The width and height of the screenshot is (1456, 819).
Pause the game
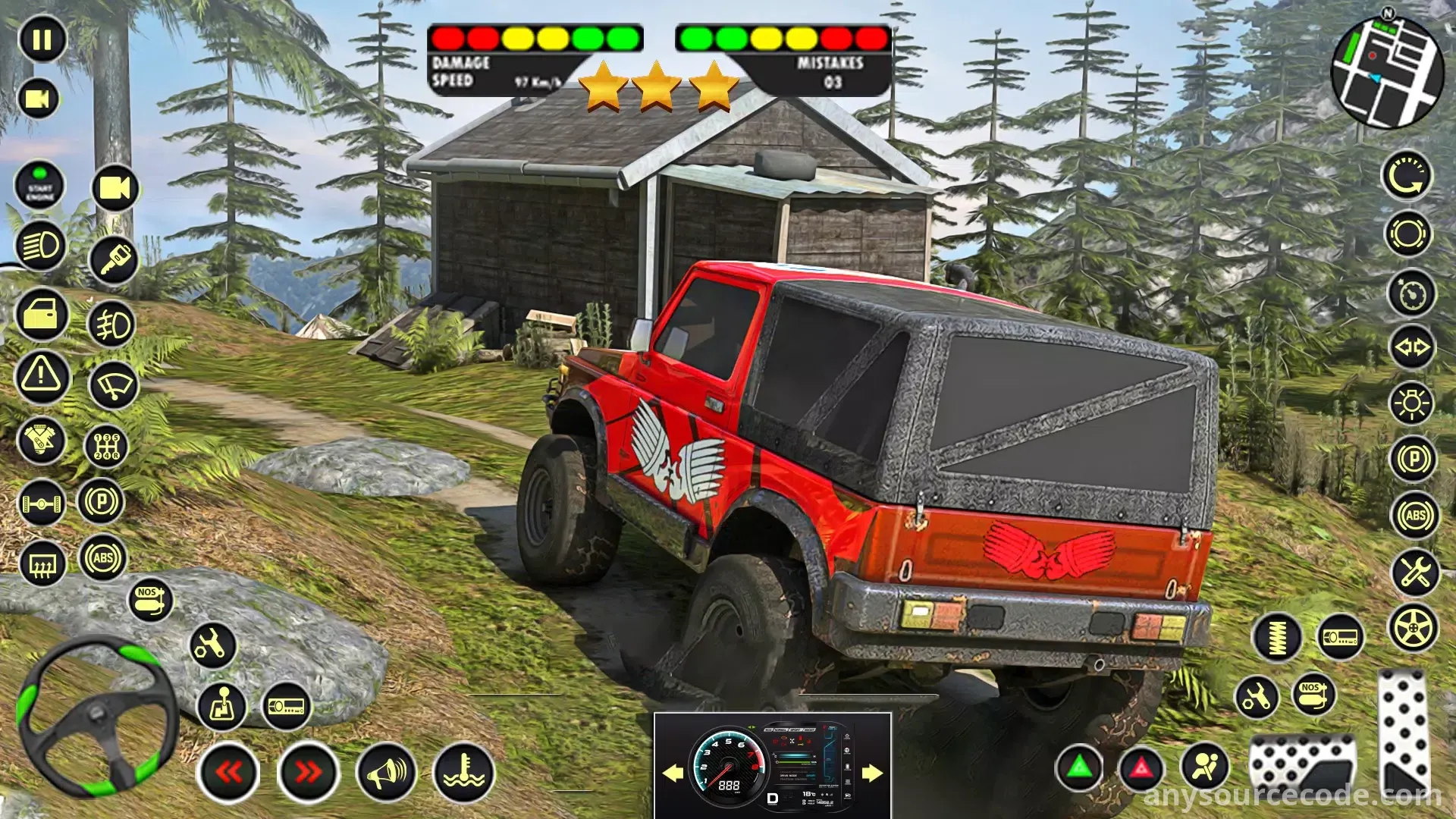42,39
